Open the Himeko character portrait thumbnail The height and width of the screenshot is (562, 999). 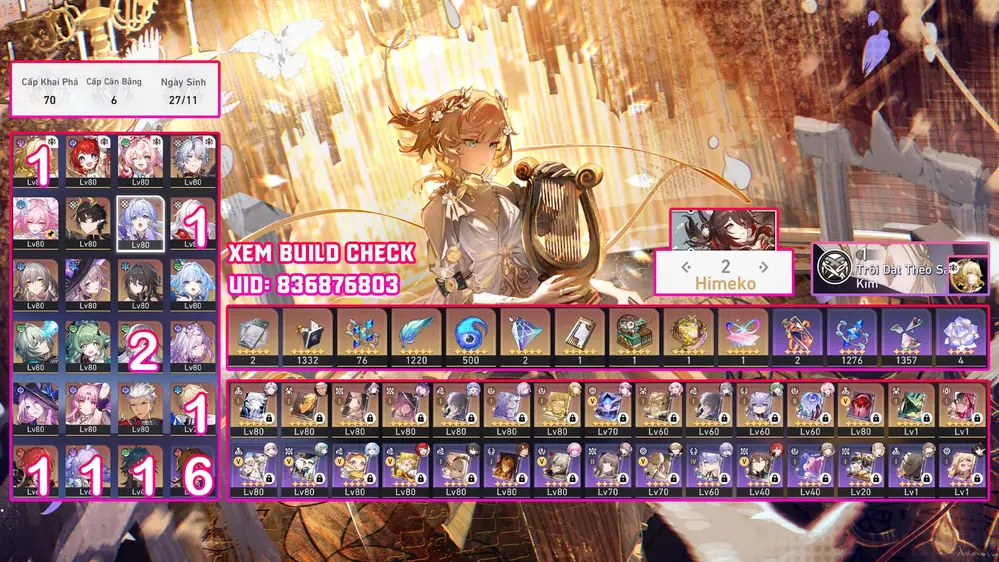(722, 229)
